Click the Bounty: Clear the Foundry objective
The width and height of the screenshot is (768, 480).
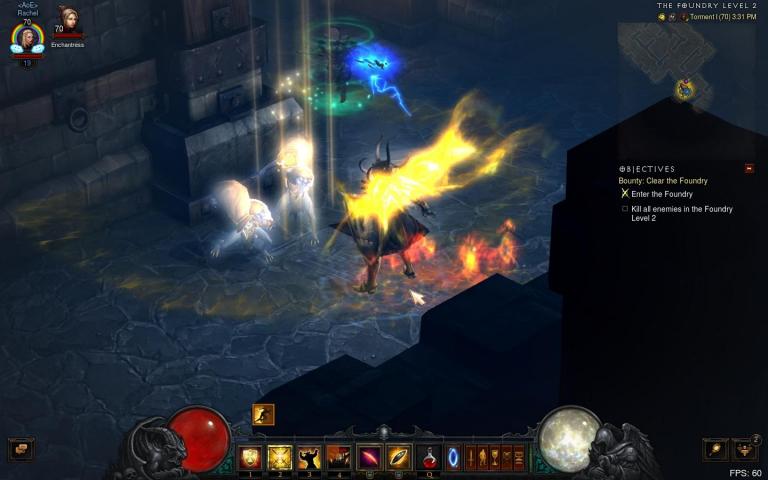pos(663,180)
